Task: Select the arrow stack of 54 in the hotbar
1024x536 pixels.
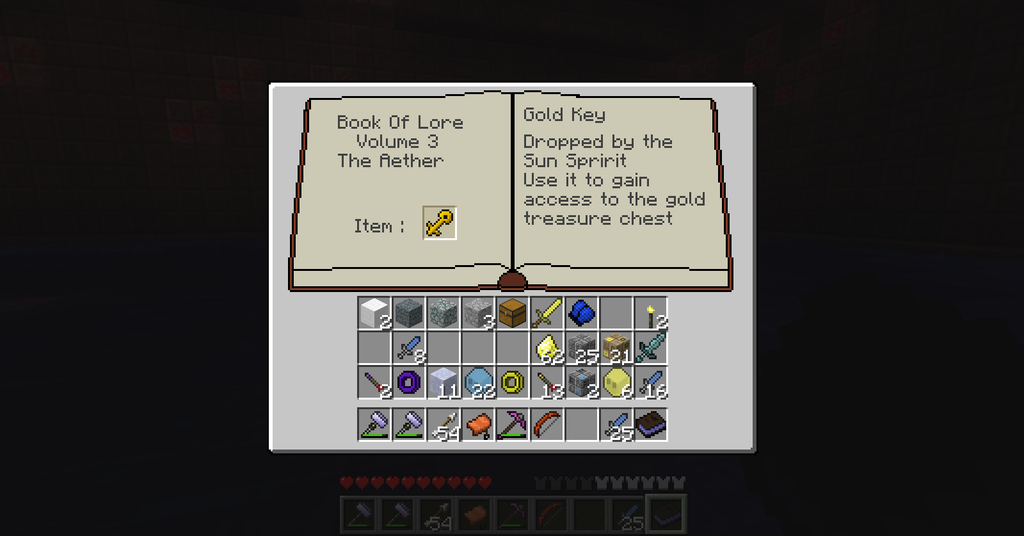Action: [x=443, y=424]
